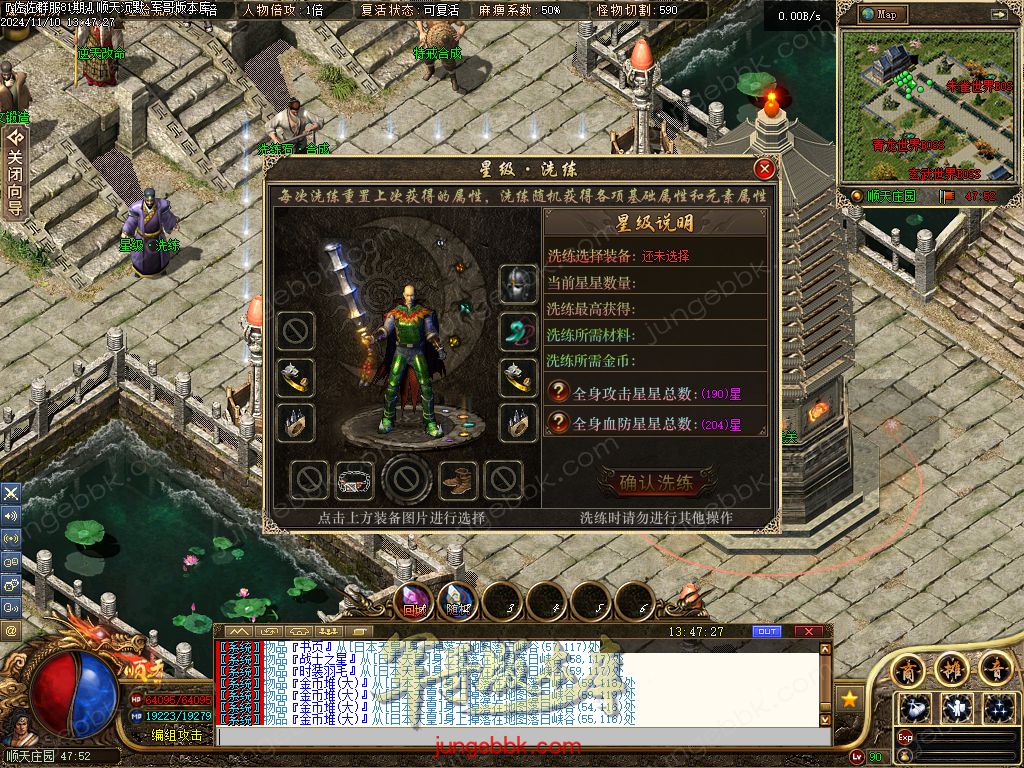Select the helmet equipment slot
The width and height of the screenshot is (1024, 768).
(519, 284)
